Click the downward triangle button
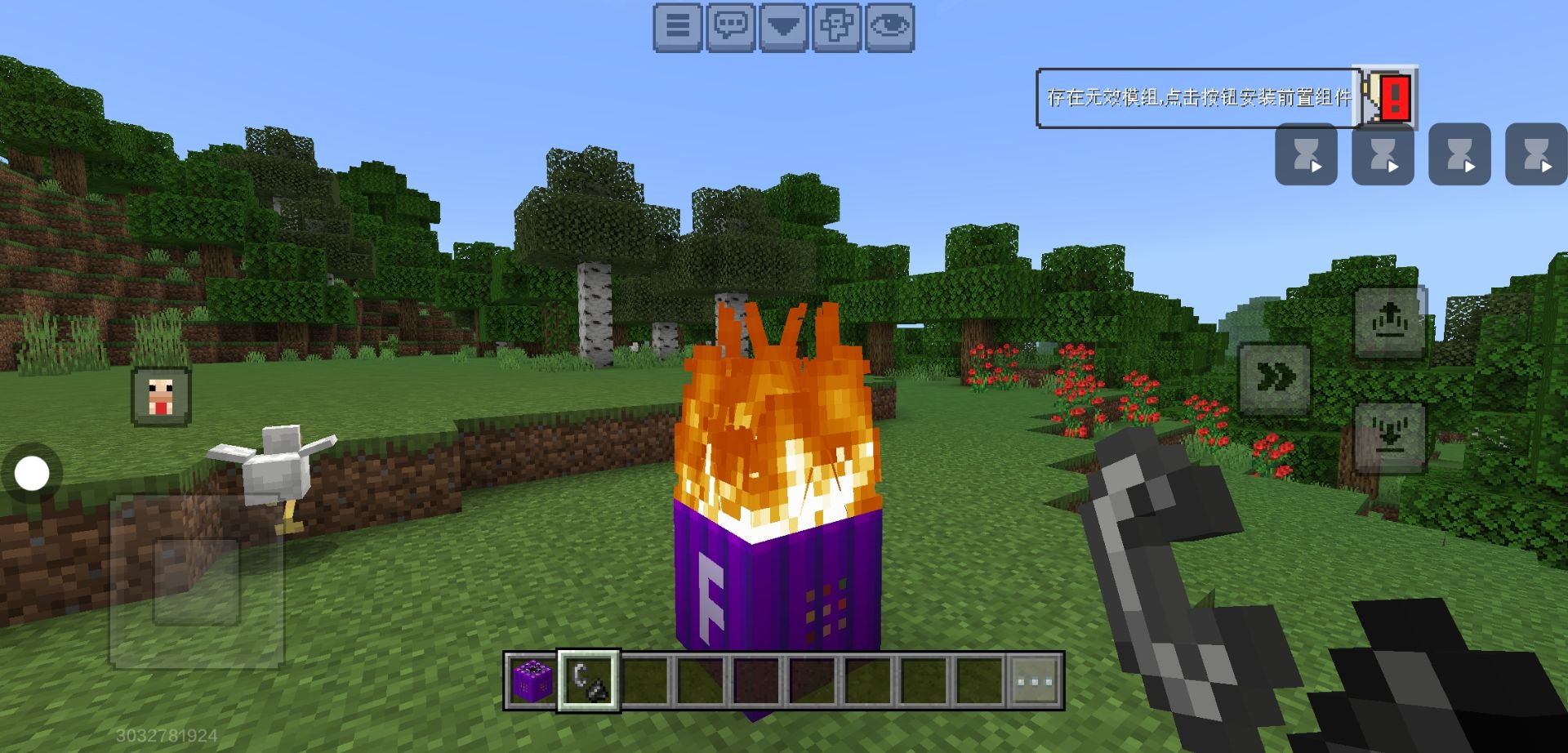The image size is (1568, 753). coord(783,27)
